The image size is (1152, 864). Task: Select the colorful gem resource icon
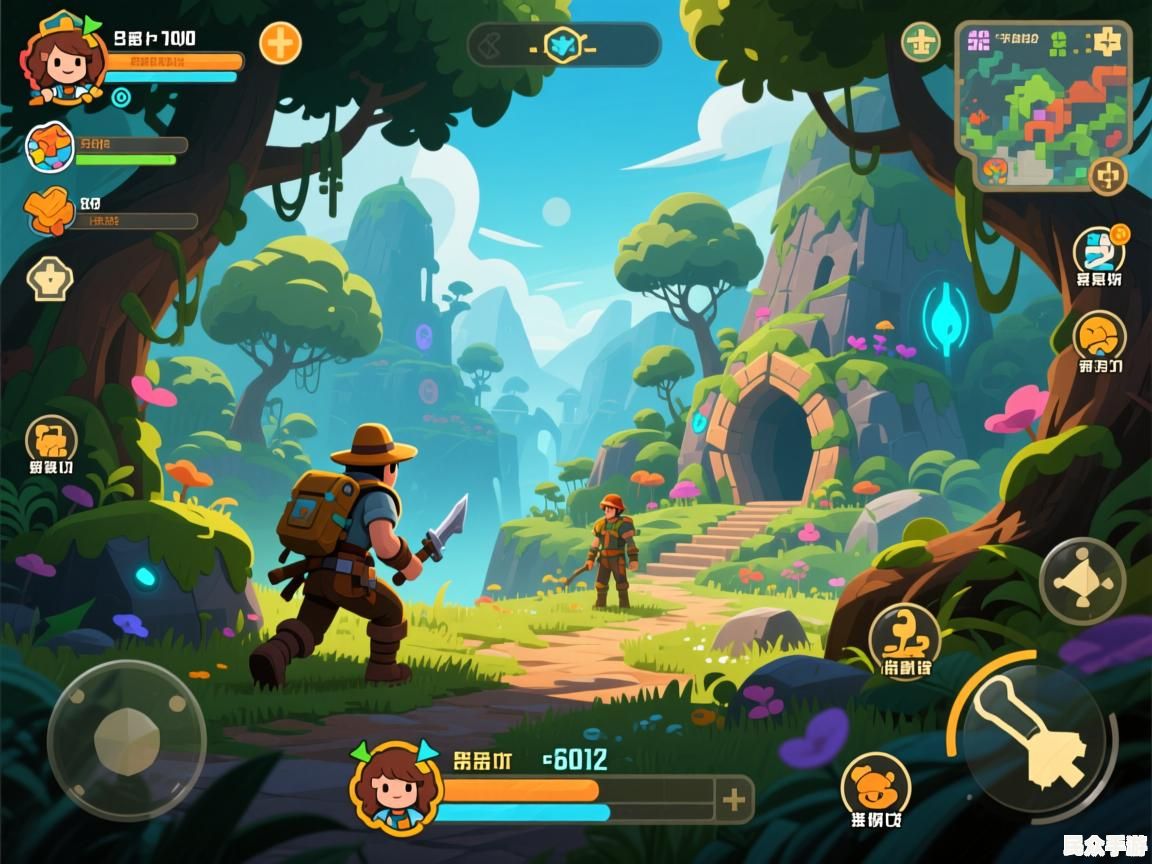pyautogui.click(x=49, y=147)
